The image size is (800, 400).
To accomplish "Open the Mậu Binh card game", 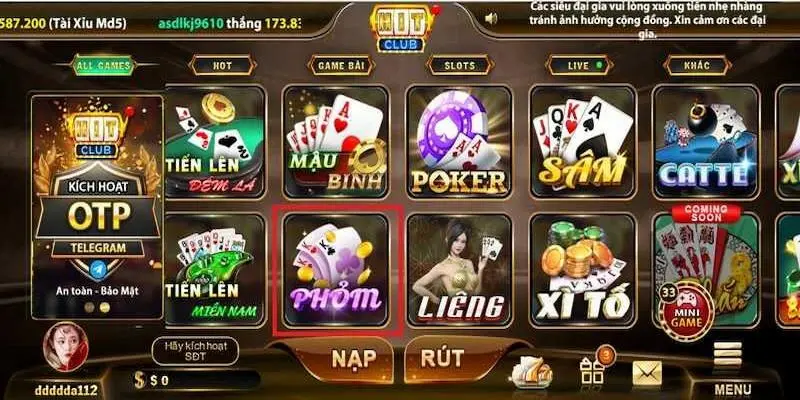I will pos(337,142).
